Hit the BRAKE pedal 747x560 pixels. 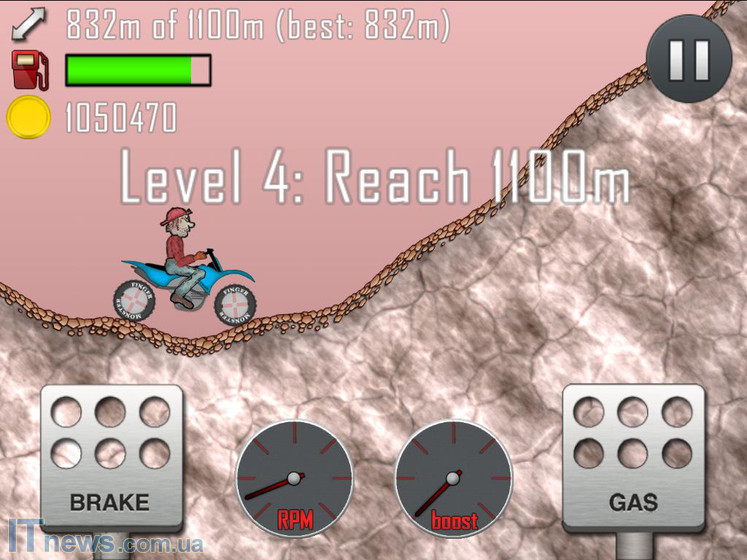click(x=111, y=456)
